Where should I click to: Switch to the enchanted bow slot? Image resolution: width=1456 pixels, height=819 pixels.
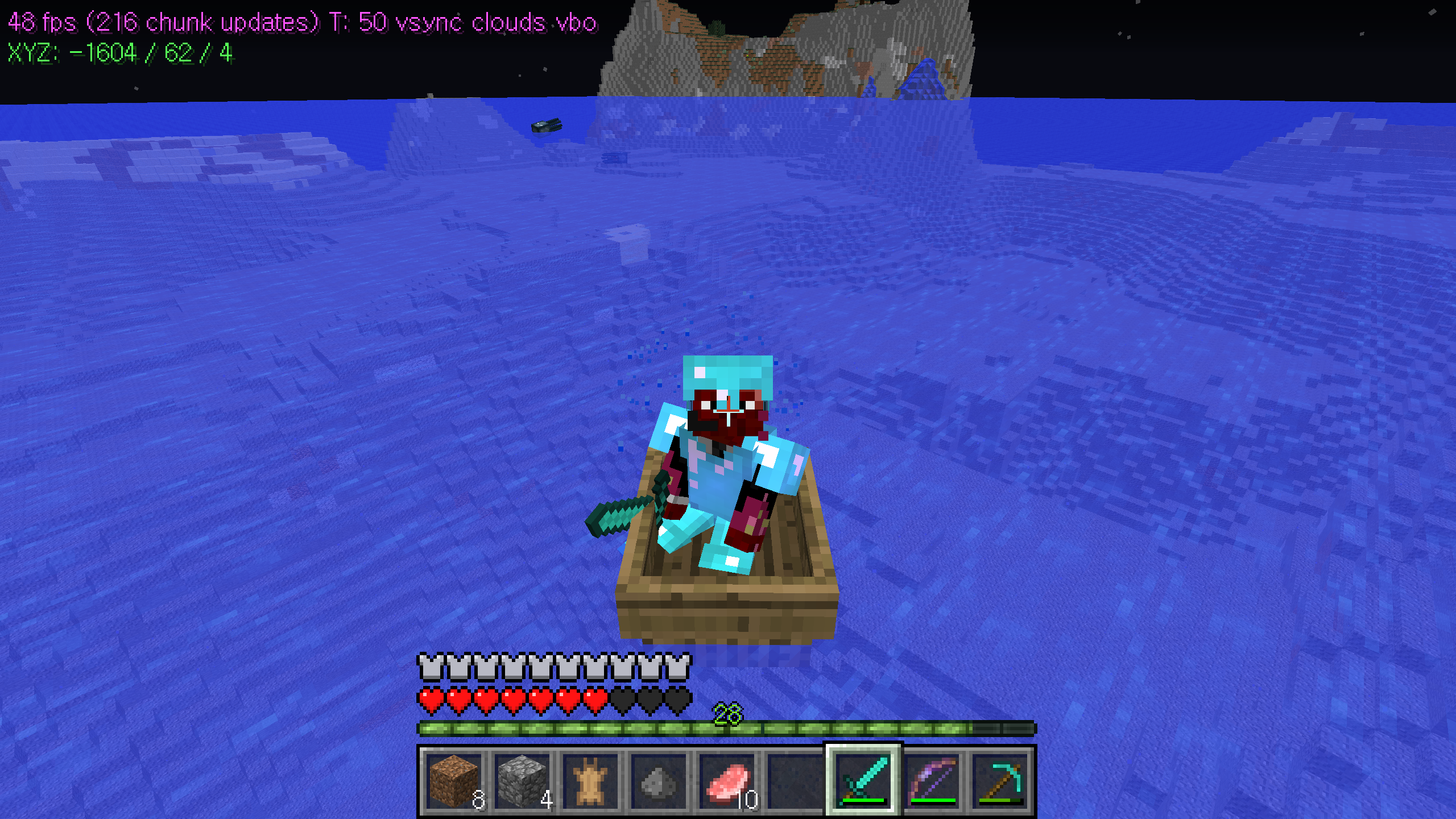coord(931,781)
